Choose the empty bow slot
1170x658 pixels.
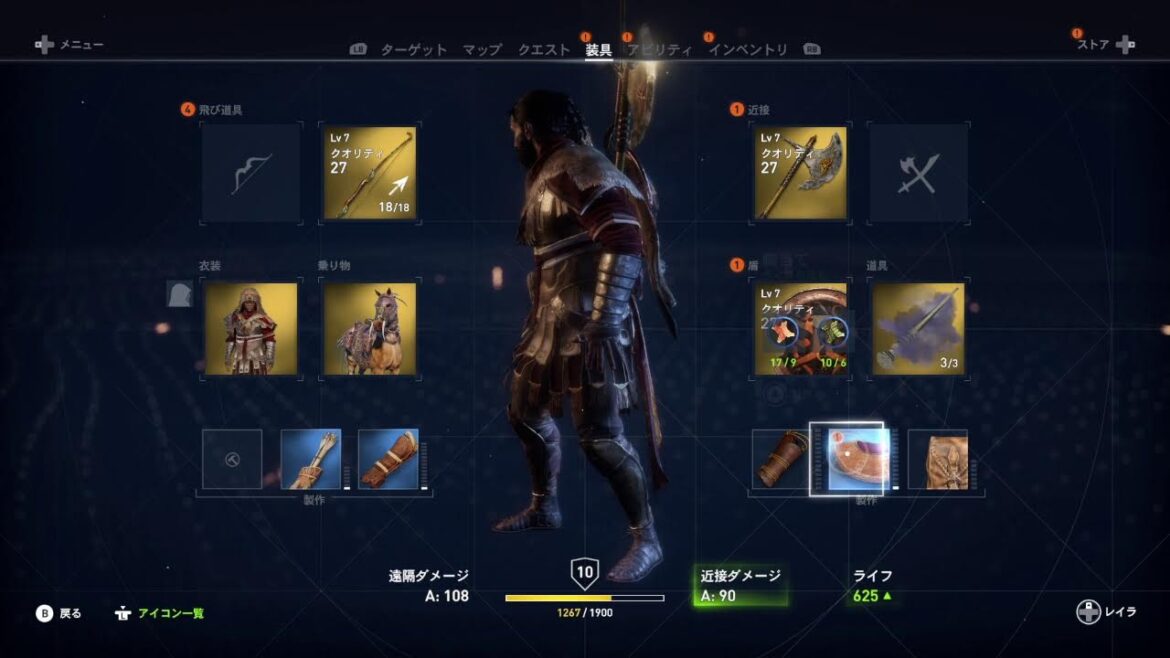(x=250, y=173)
